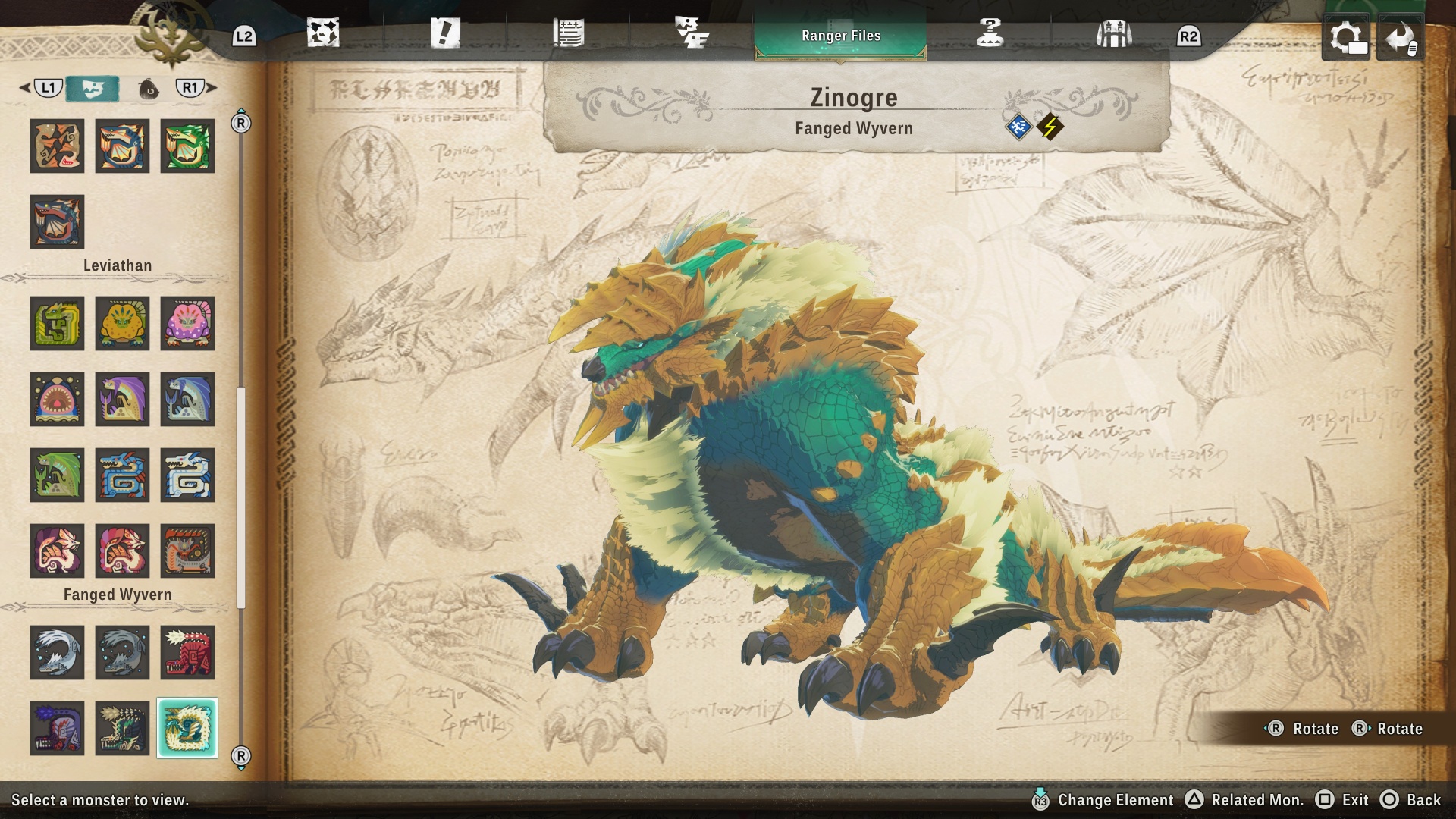Screen dimensions: 1456x819
Task: Toggle to the egg category tab in the sidebar
Action: 150,87
